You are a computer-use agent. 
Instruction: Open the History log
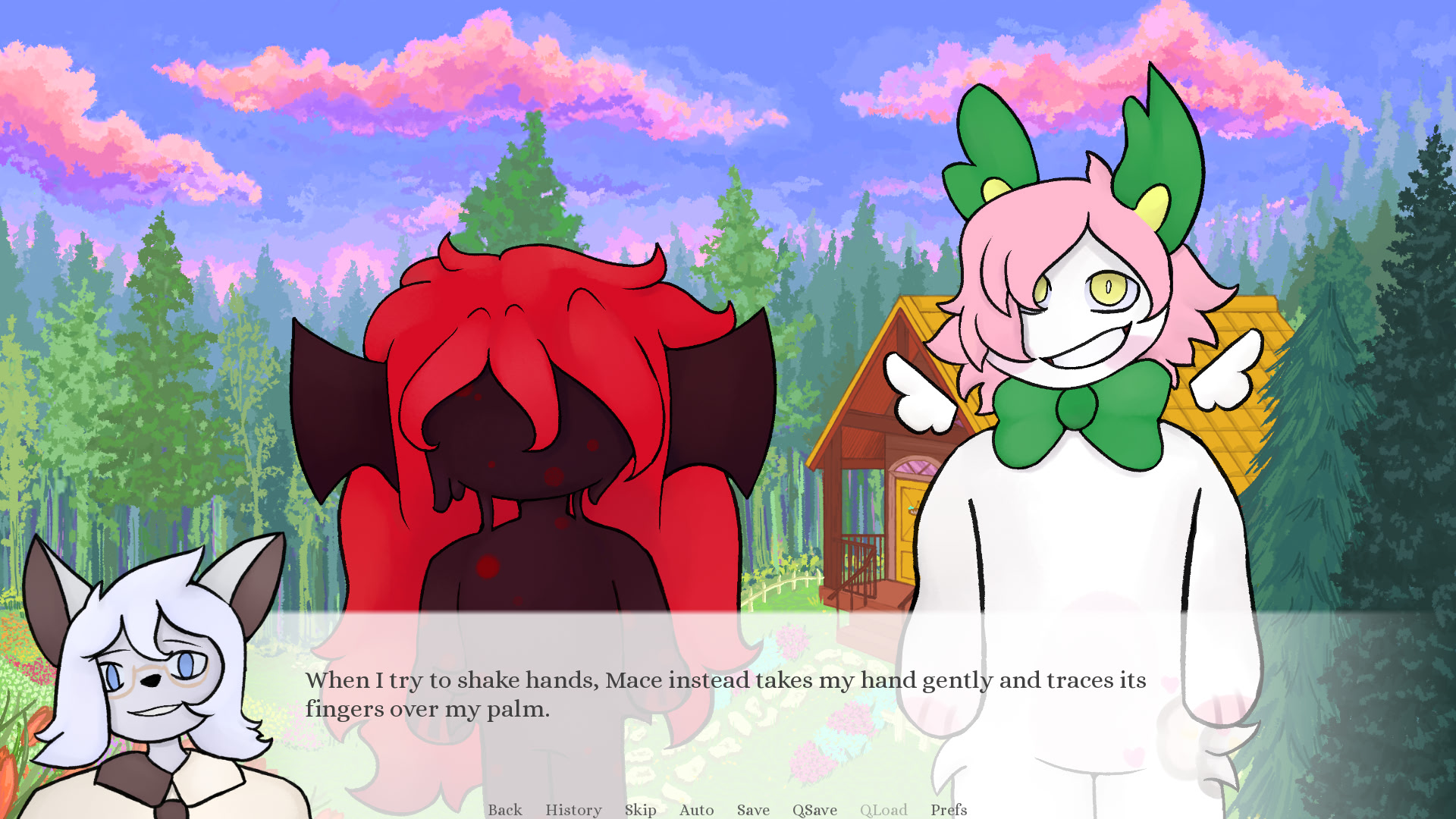coord(573,810)
